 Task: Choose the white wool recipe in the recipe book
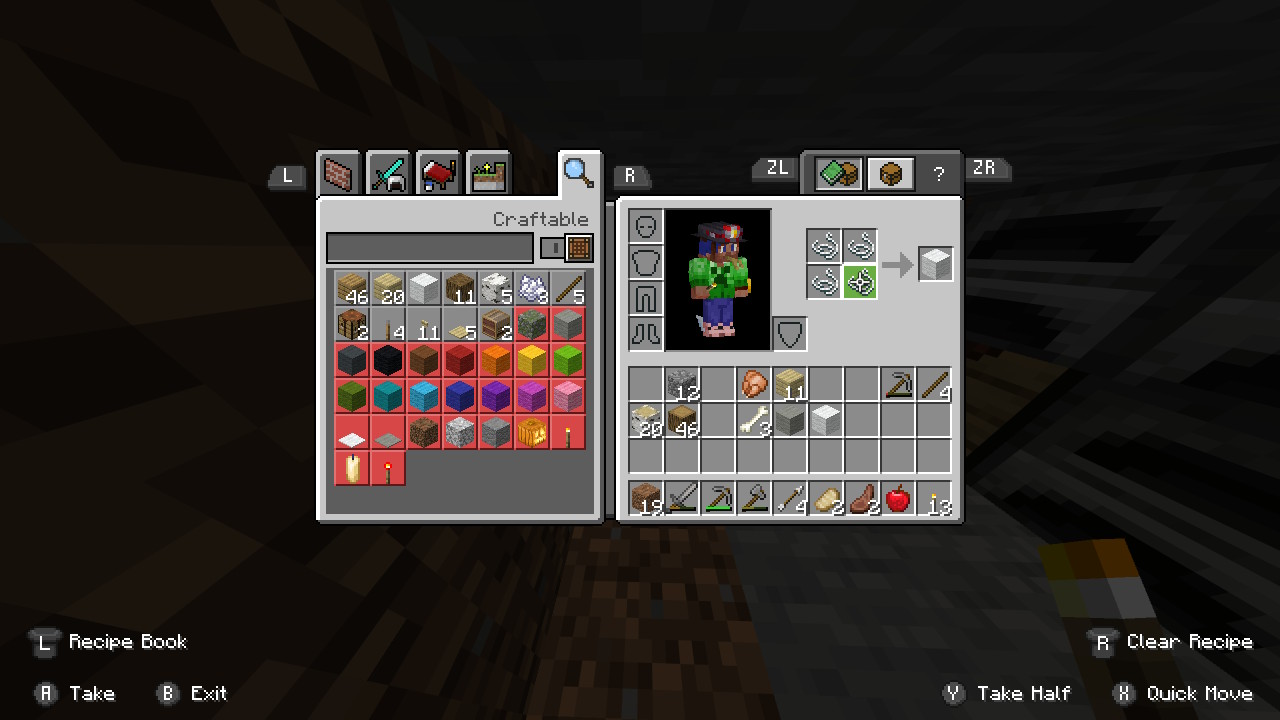coord(424,289)
